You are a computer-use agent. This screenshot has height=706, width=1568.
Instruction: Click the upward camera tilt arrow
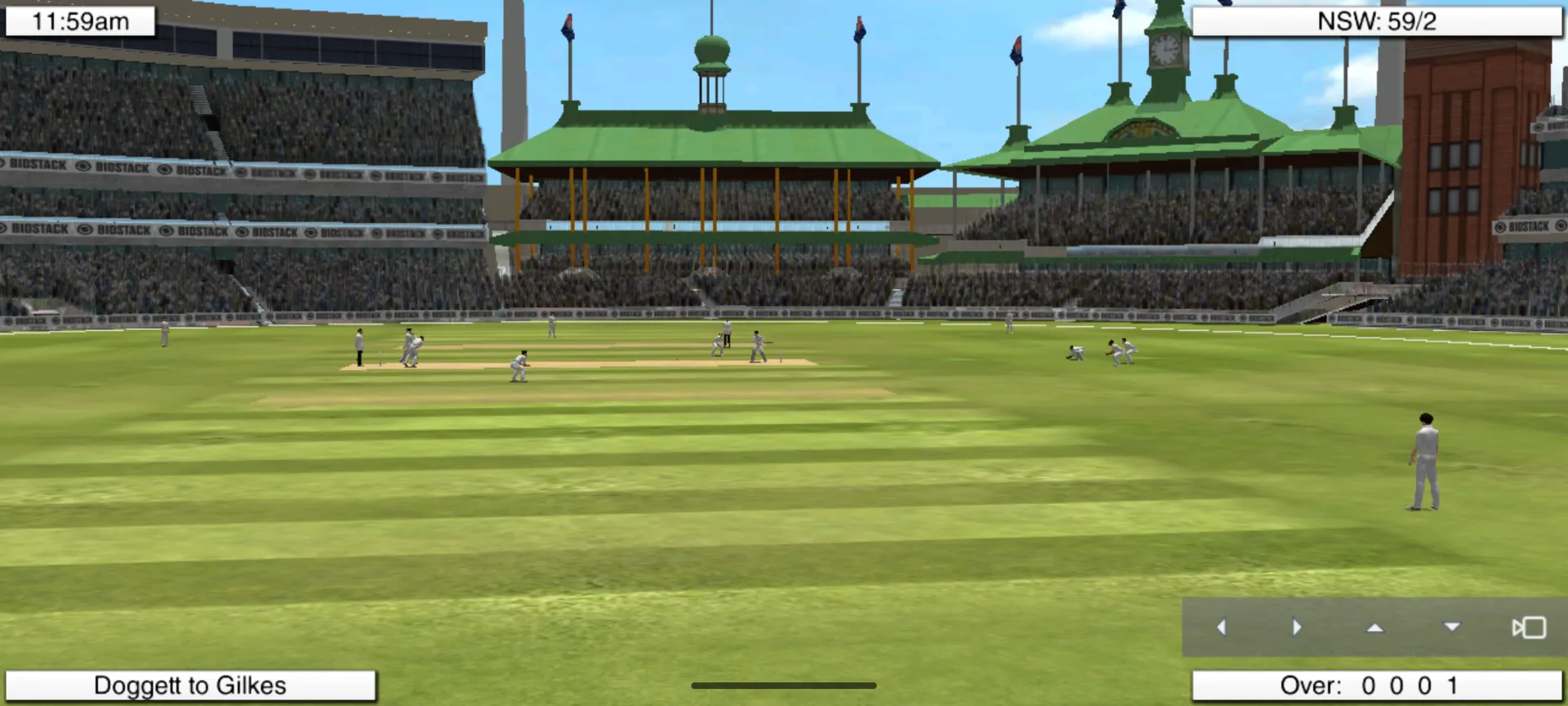coord(1375,628)
